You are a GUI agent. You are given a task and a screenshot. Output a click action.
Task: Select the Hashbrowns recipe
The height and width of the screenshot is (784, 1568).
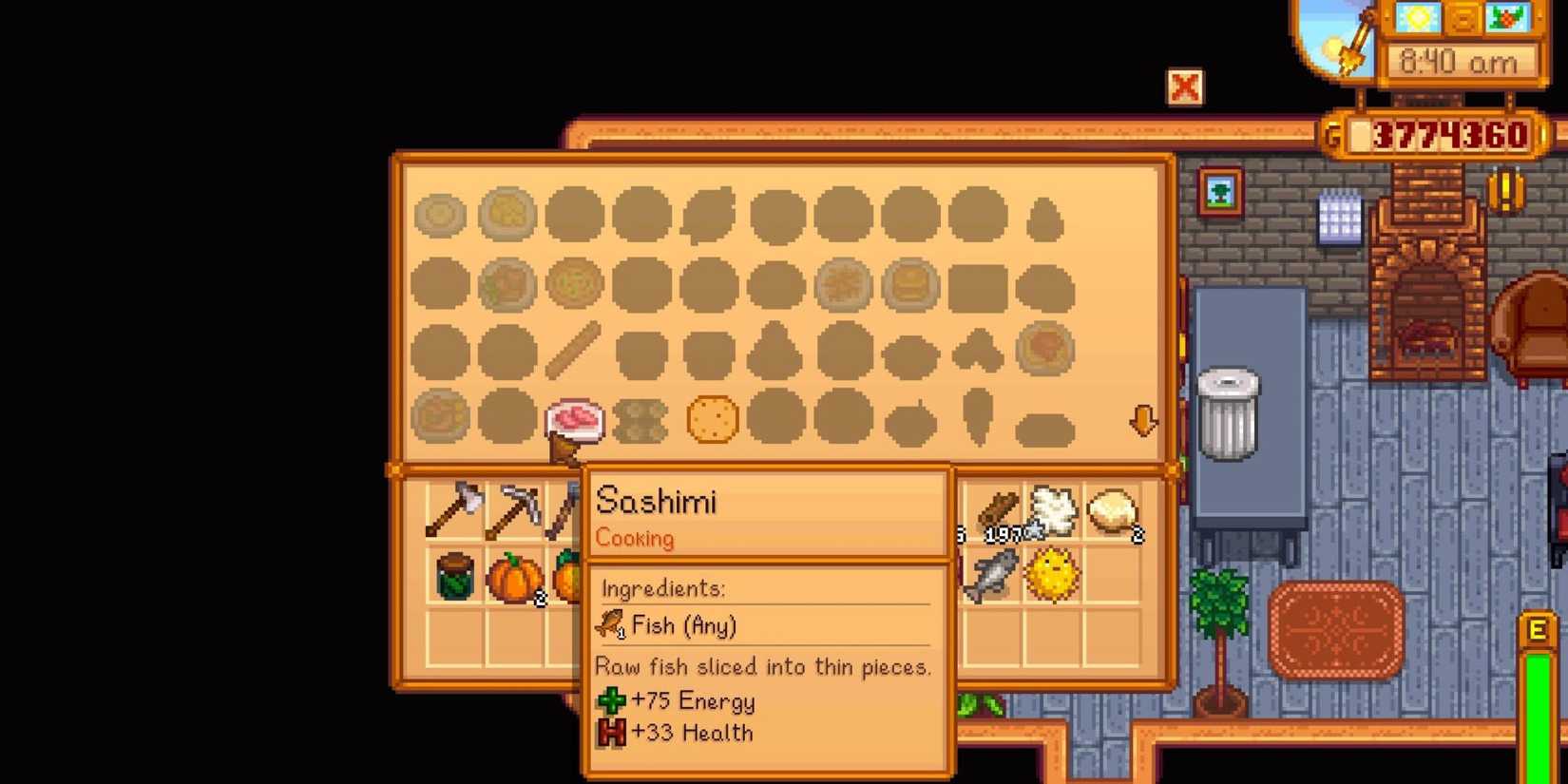(846, 281)
